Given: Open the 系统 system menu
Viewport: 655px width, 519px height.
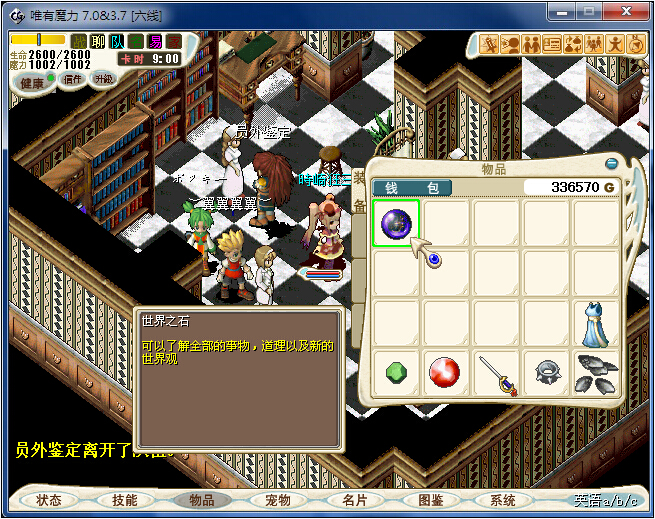Looking at the screenshot, I should point(504,500).
